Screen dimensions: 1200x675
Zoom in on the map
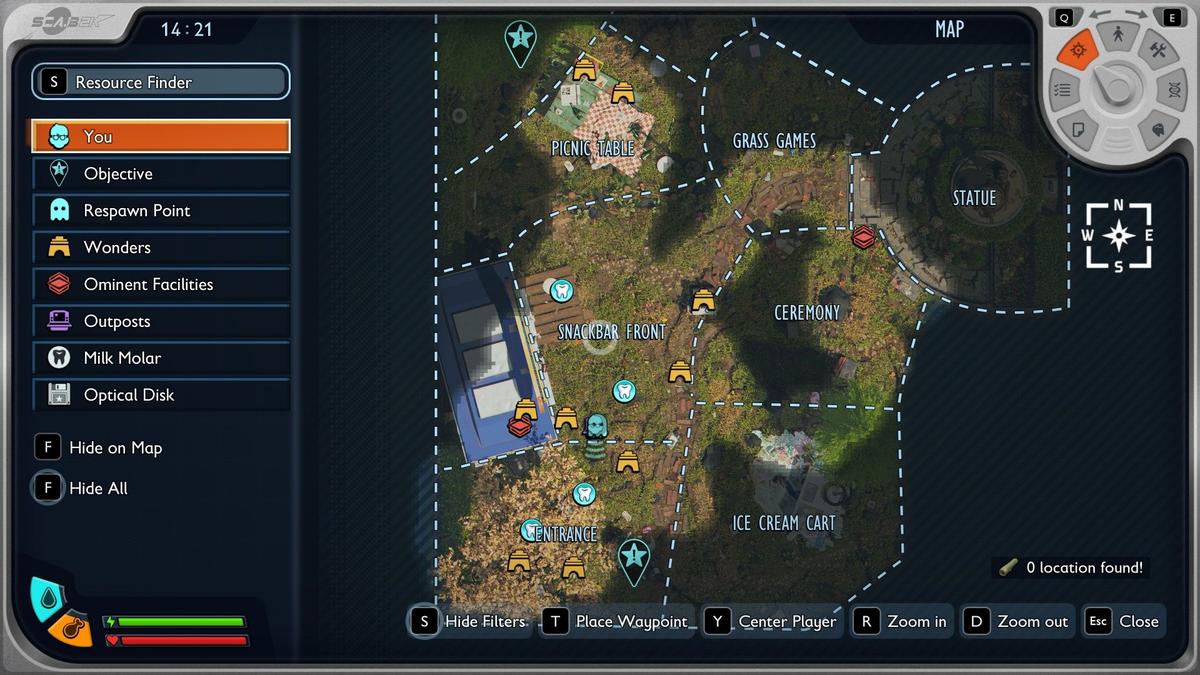pos(902,621)
